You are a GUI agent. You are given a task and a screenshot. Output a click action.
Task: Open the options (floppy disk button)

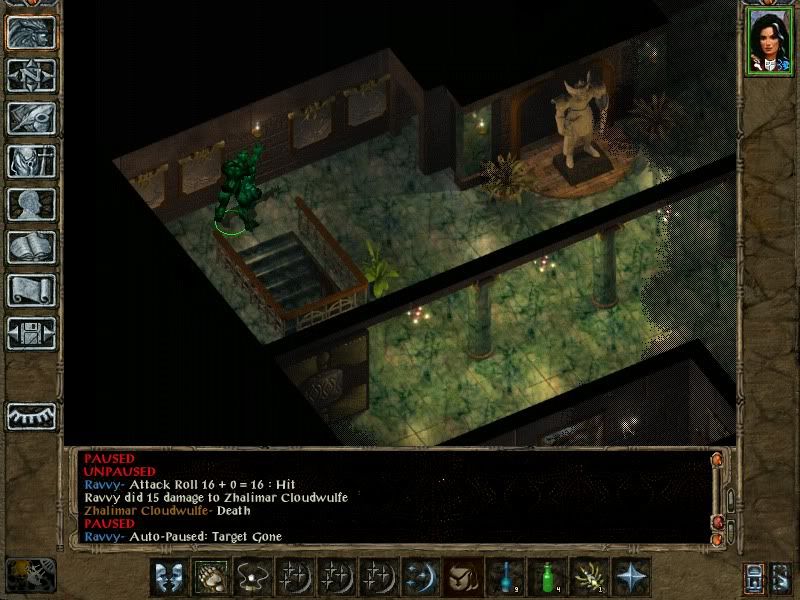(31, 333)
